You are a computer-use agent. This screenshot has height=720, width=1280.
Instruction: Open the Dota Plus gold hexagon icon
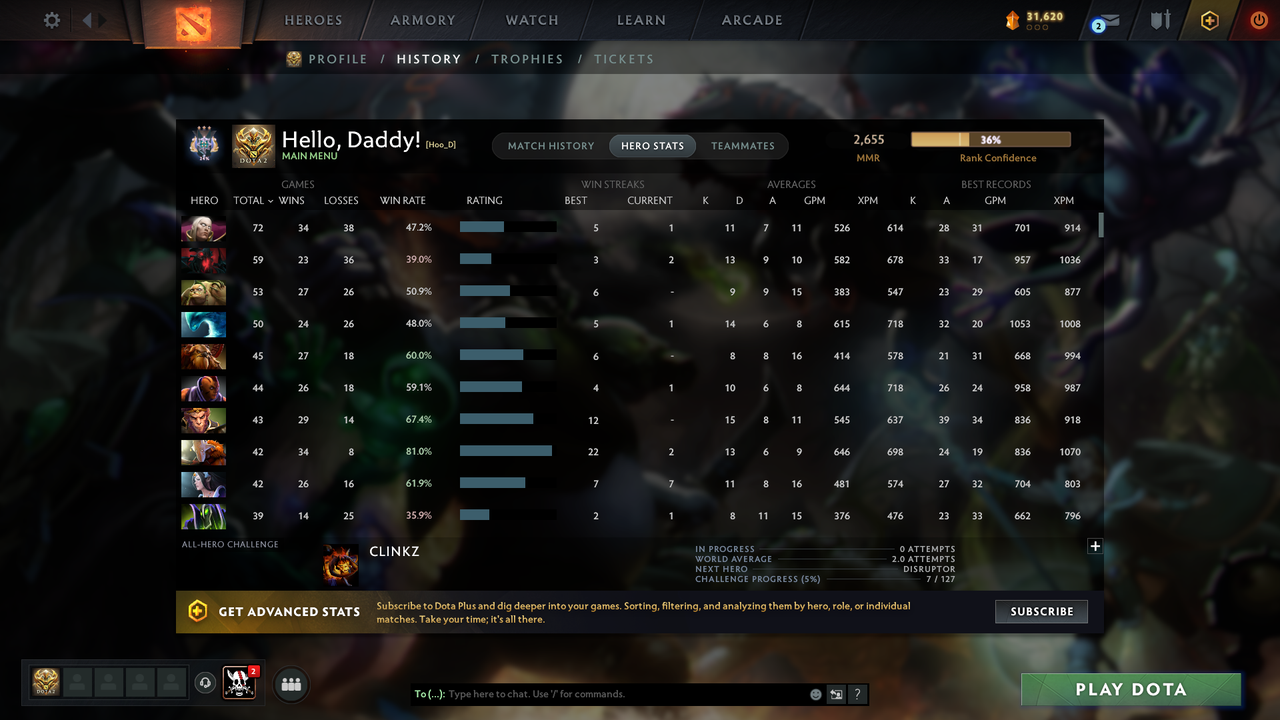pyautogui.click(x=1209, y=19)
